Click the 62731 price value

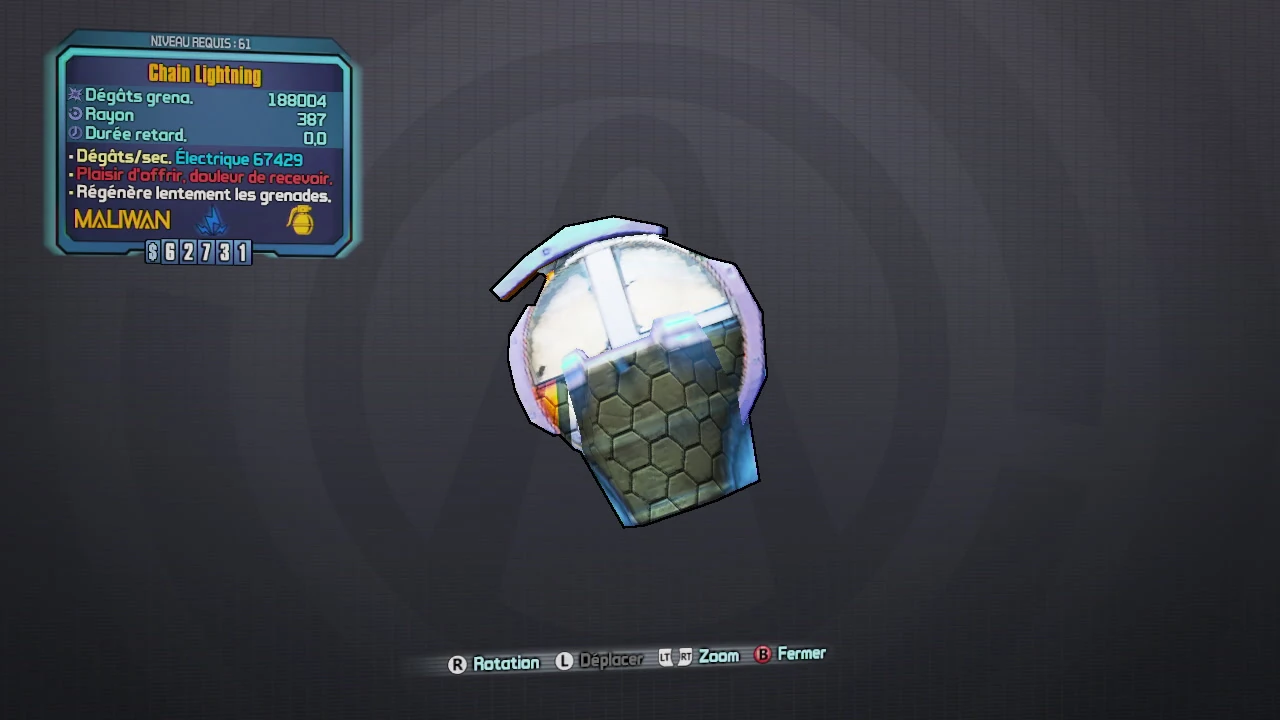pos(207,252)
